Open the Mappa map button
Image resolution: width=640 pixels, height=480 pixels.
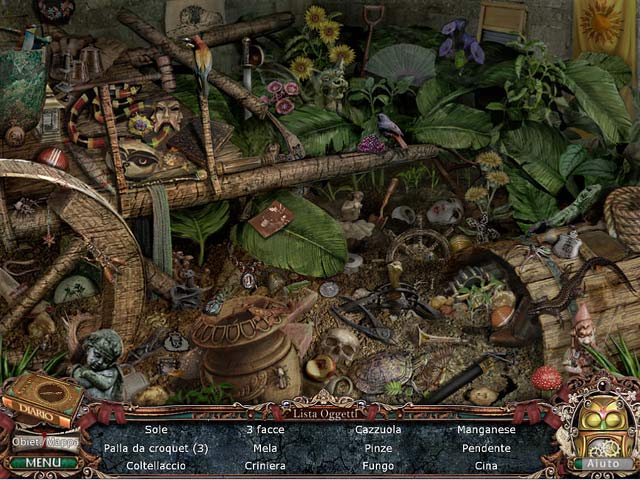[62, 441]
